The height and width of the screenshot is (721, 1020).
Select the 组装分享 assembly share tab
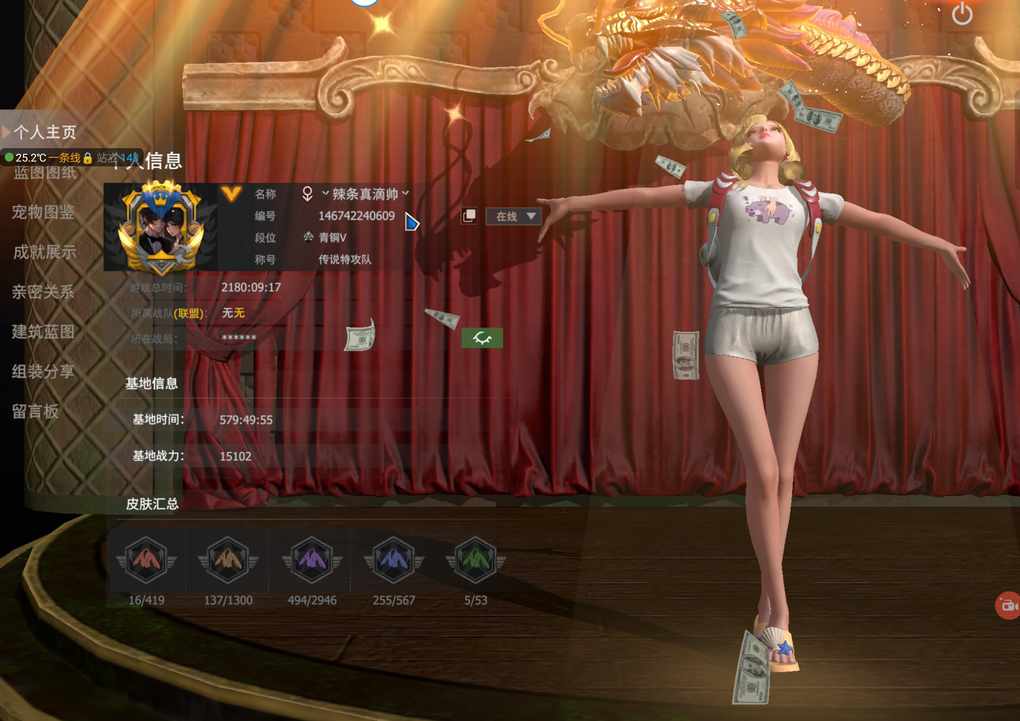pyautogui.click(x=45, y=371)
